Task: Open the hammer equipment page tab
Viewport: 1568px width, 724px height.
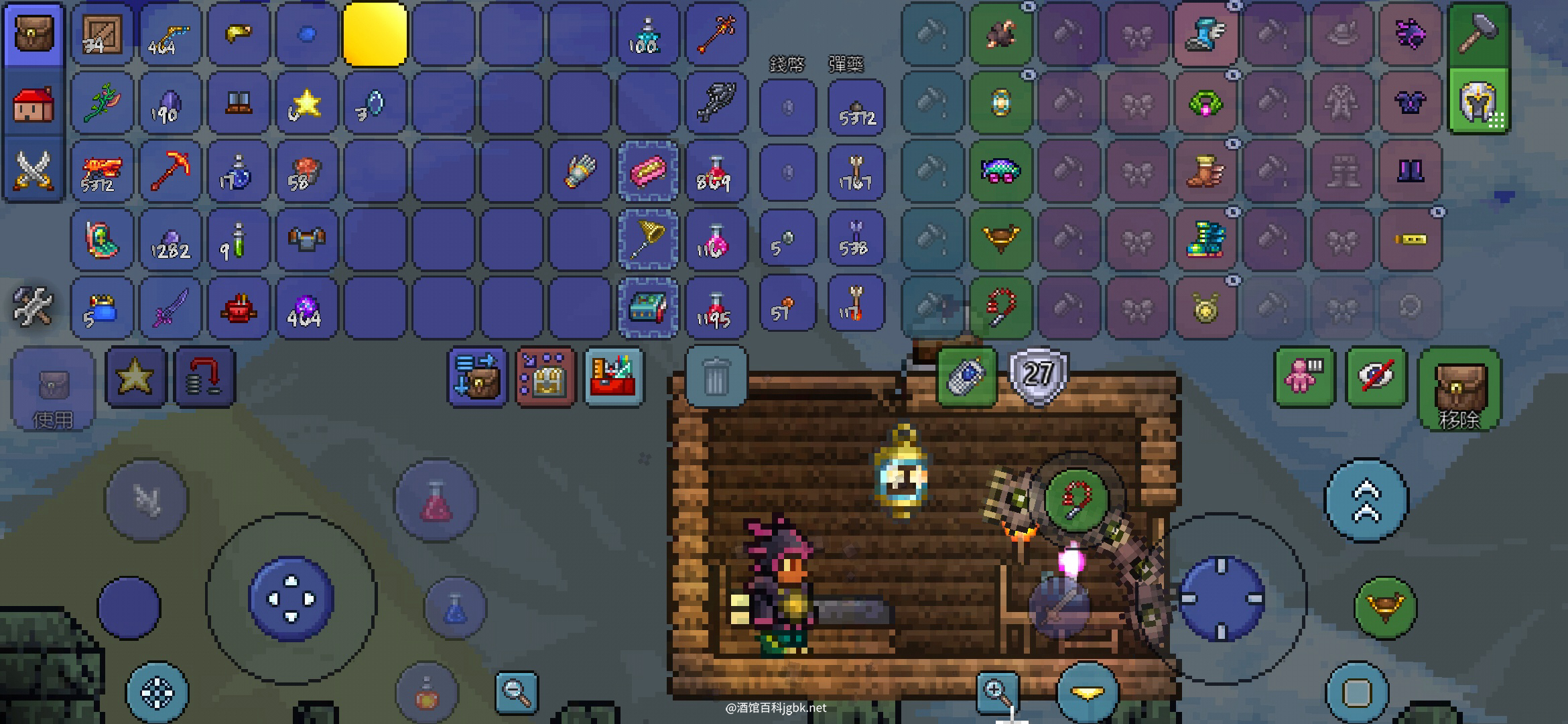Action: (x=1478, y=35)
